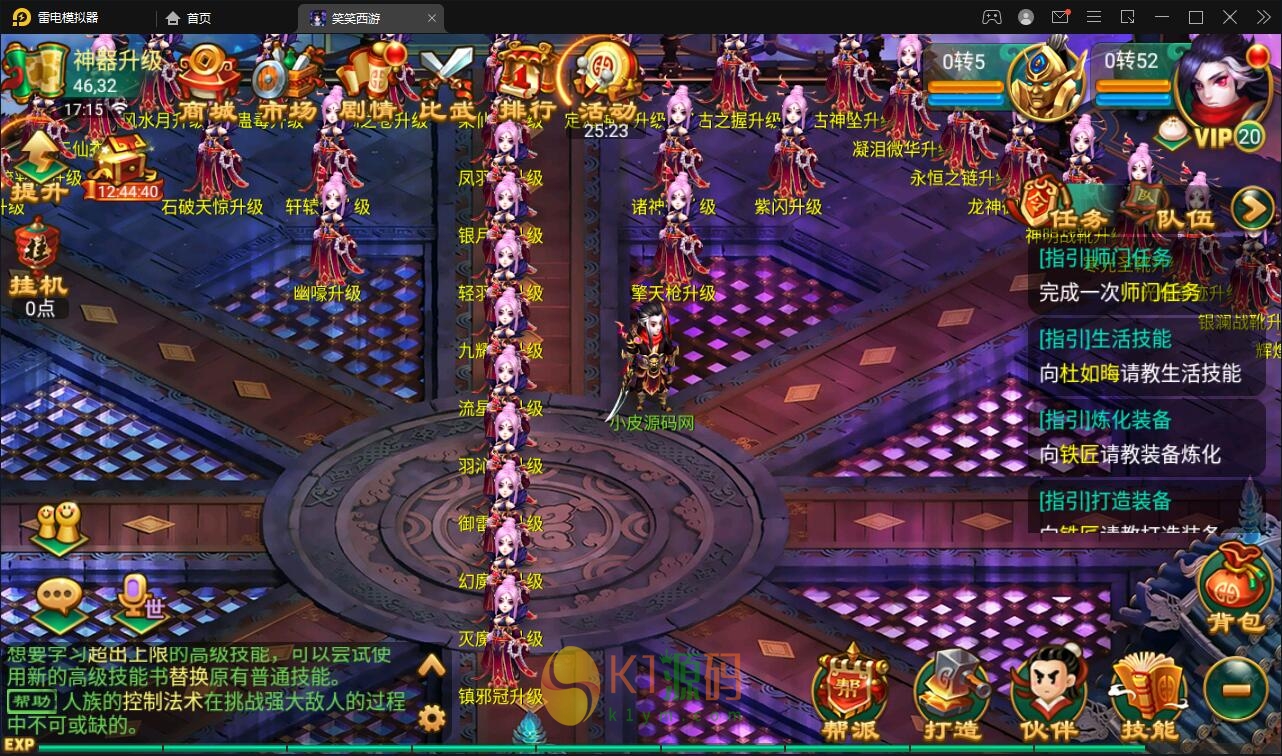Switch to the 首页 emulator home tab
This screenshot has width=1282, height=756.
[188, 18]
